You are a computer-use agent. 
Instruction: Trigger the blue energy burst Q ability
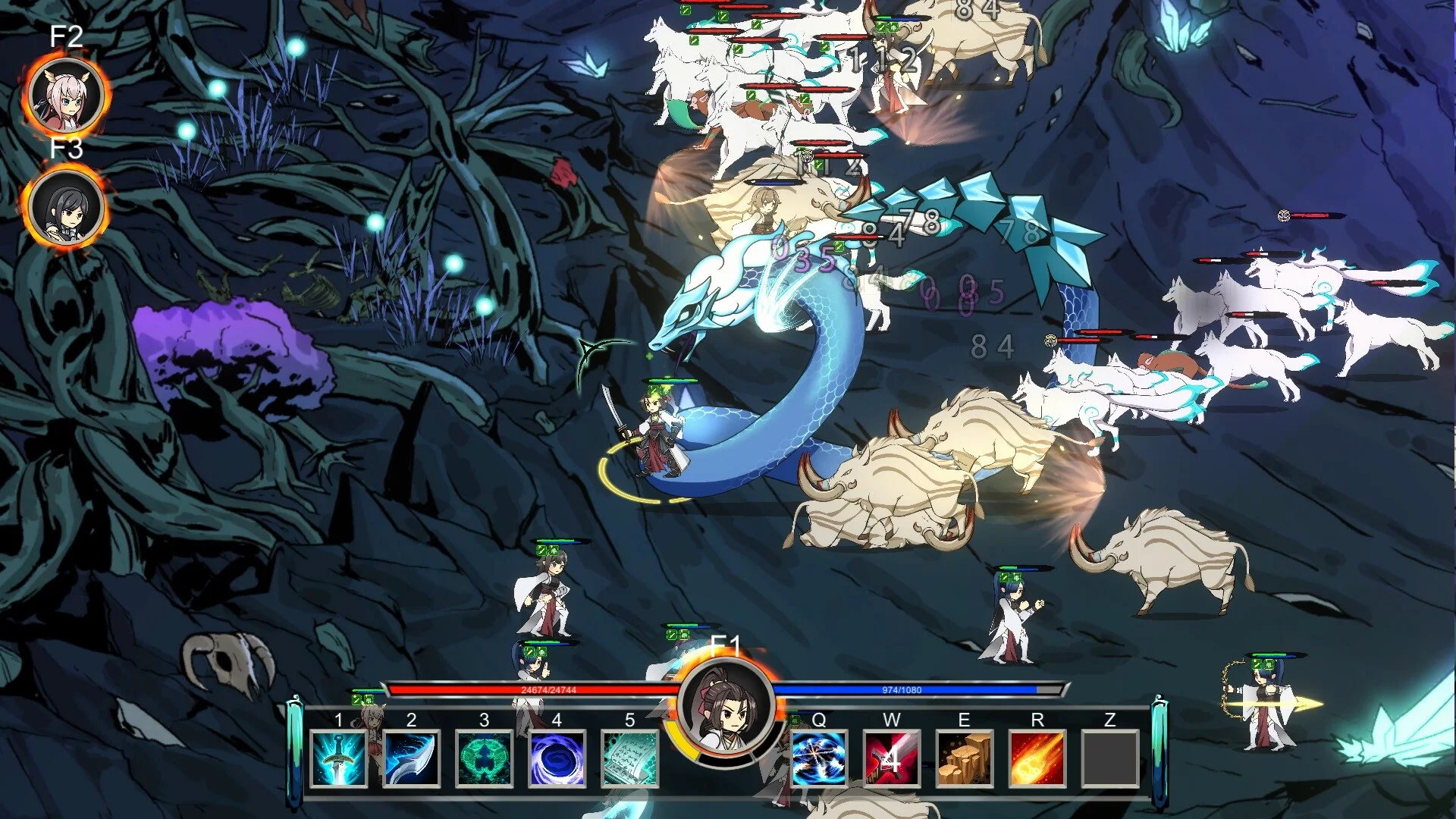pyautogui.click(x=819, y=758)
